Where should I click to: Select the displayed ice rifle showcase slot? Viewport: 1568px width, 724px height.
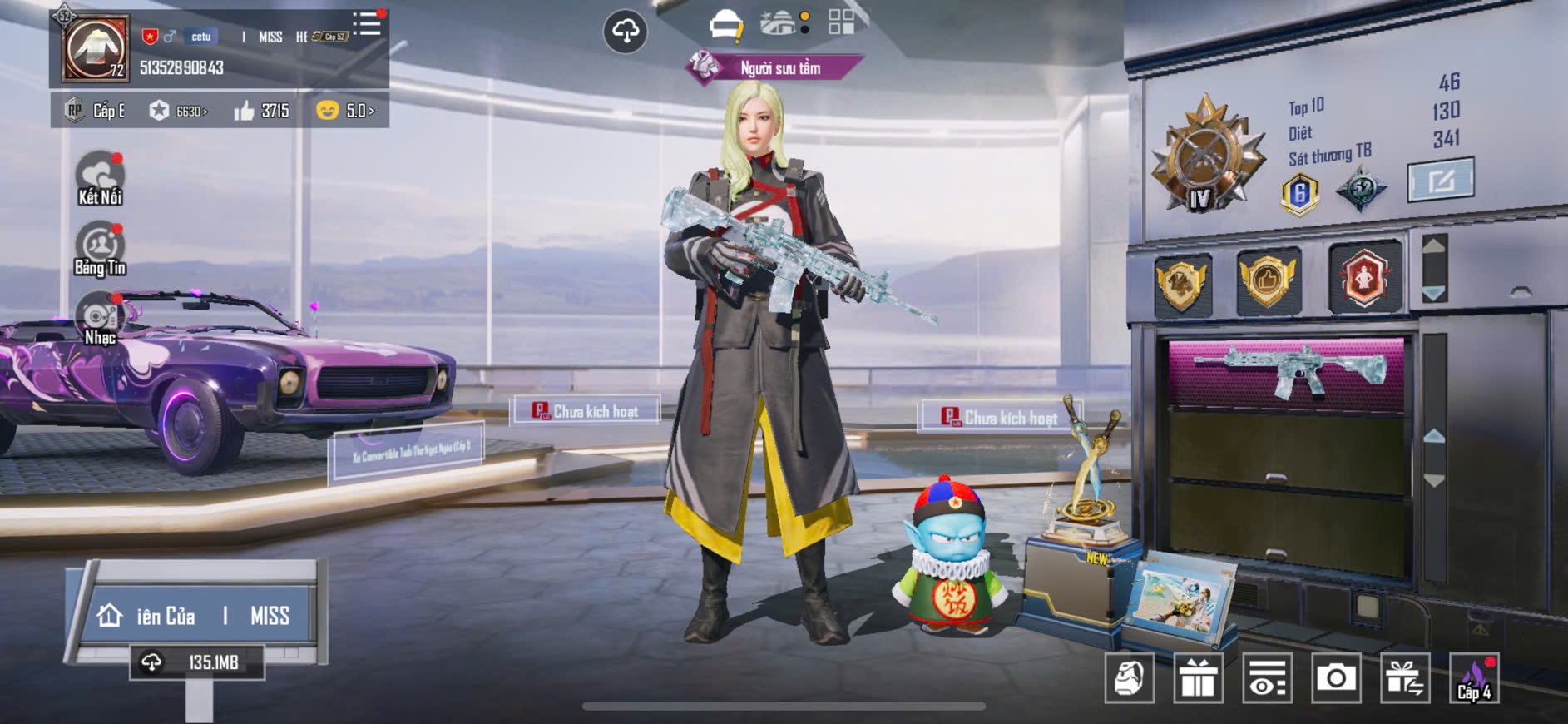click(1286, 371)
